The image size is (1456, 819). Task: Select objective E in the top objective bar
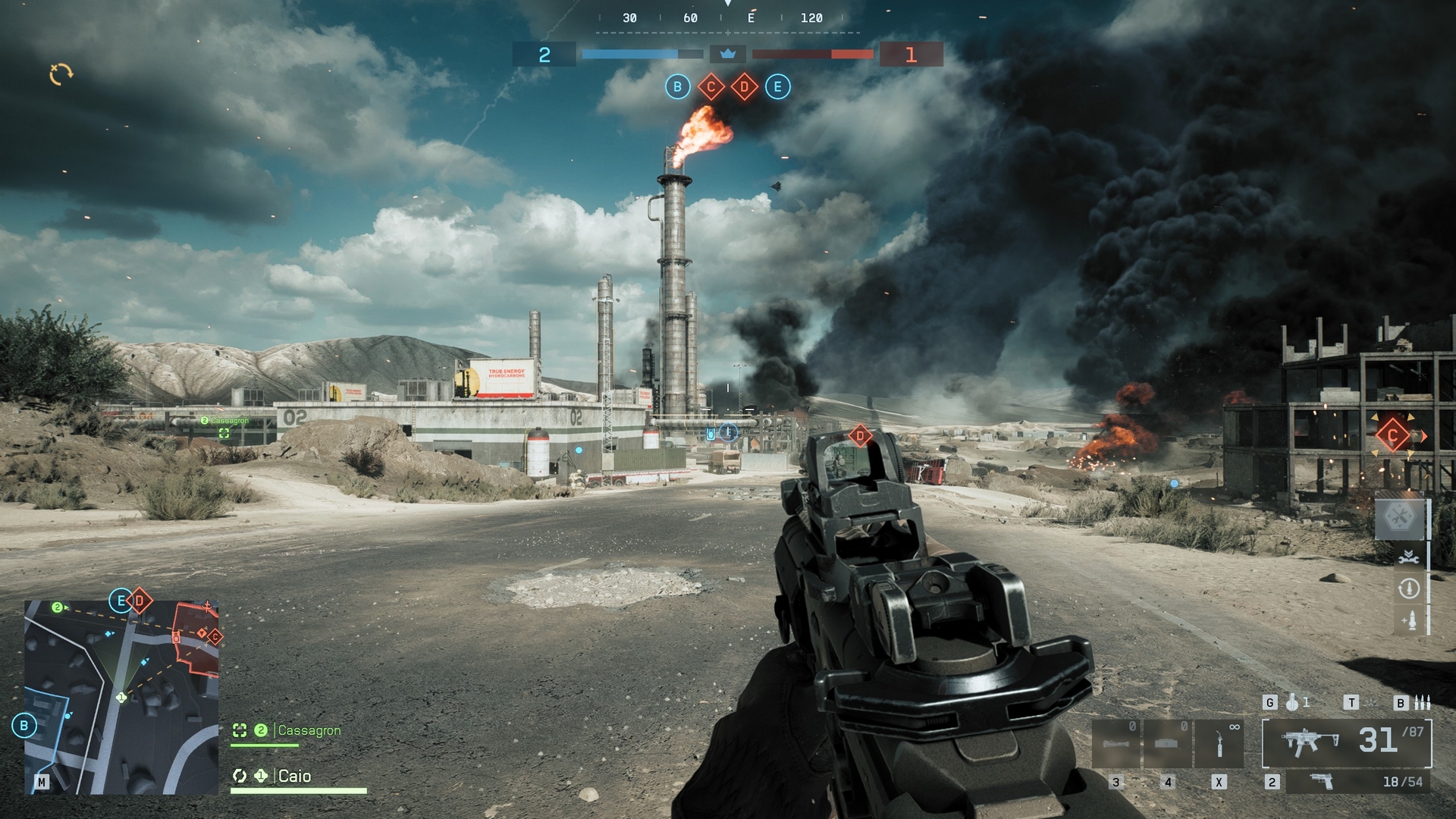(x=777, y=87)
